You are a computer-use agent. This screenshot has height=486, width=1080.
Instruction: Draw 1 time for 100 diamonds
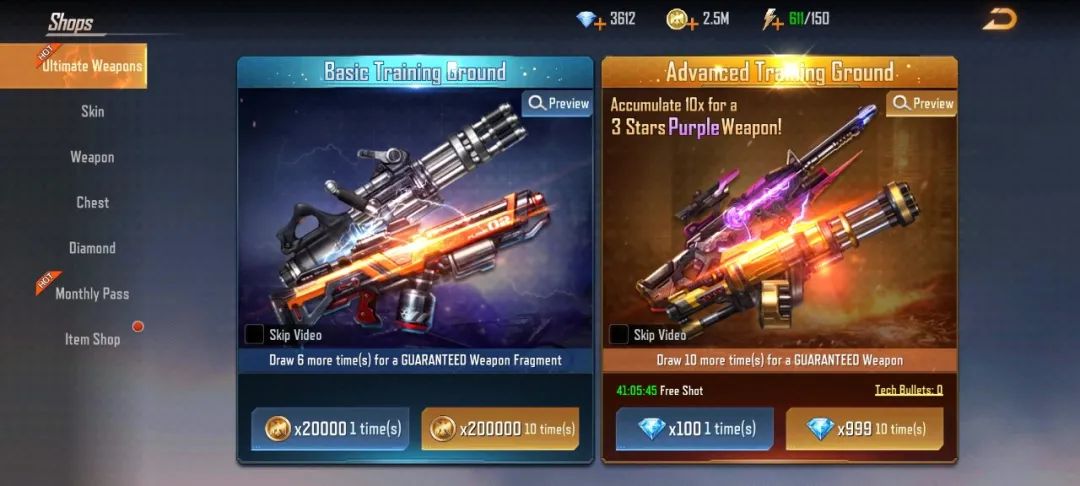[694, 429]
